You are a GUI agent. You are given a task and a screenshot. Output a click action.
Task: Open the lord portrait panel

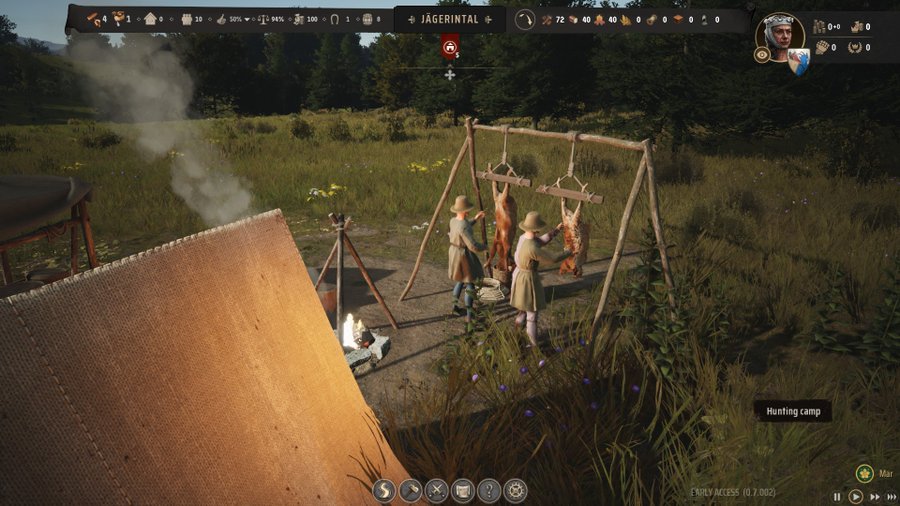(x=780, y=35)
